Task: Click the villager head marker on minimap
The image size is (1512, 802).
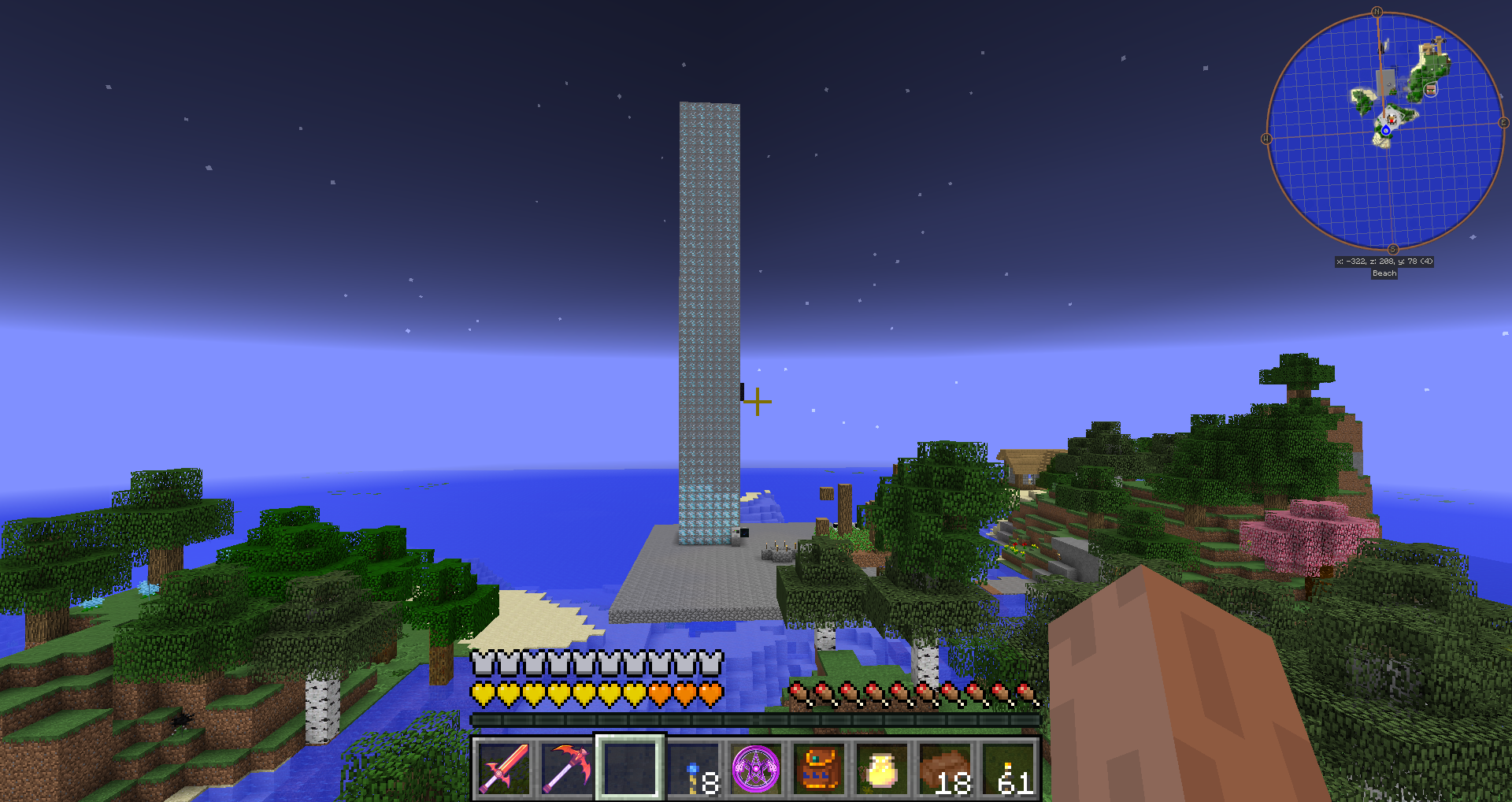Action: pos(1431,89)
